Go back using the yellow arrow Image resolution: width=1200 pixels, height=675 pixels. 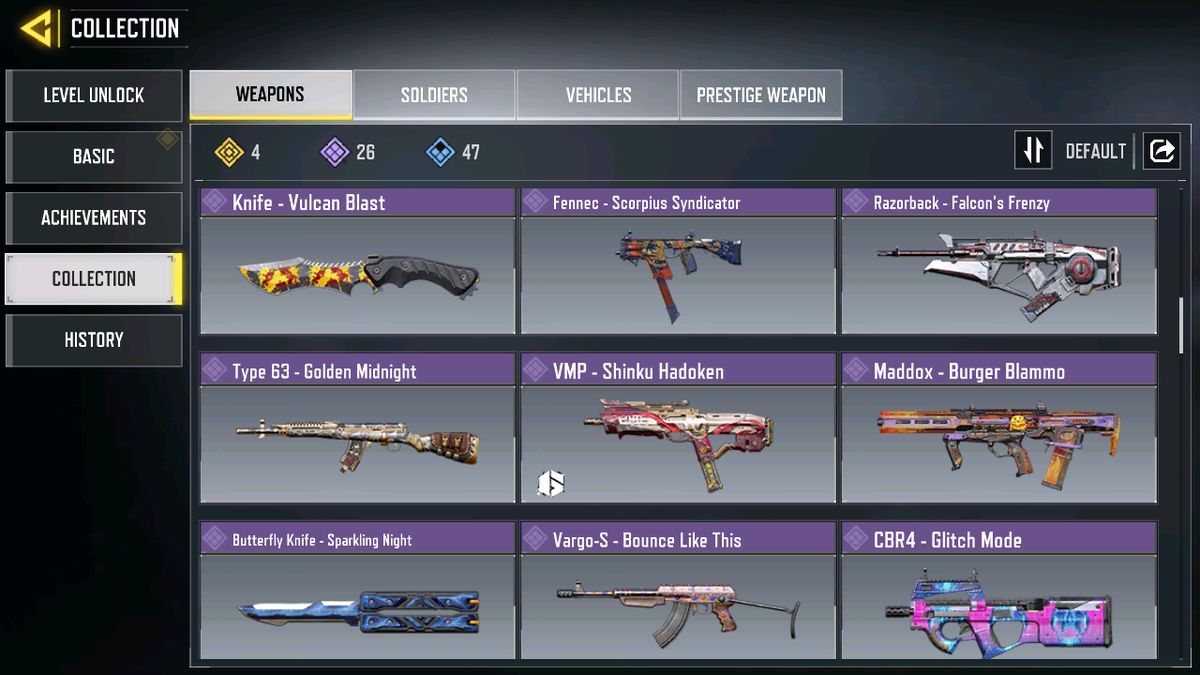[36, 28]
